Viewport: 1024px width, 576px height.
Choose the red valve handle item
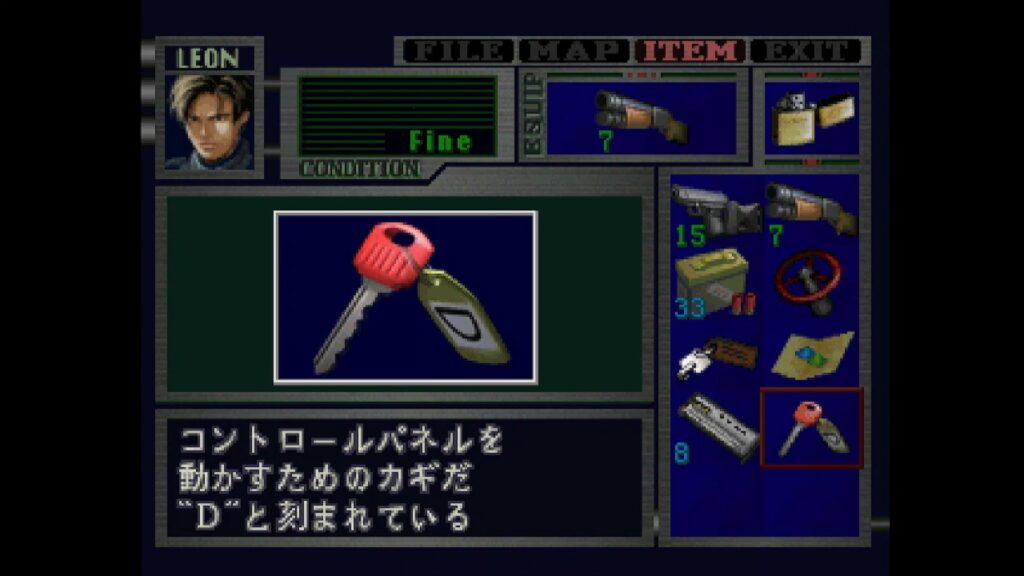(811, 281)
